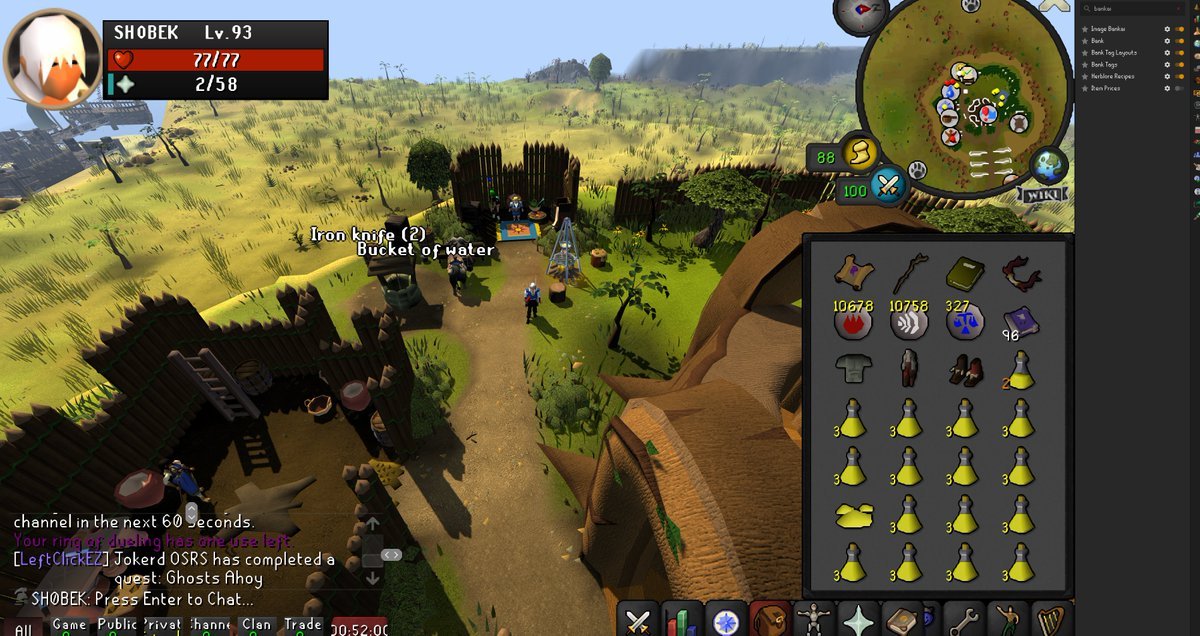
Task: Open the Combat Options tab
Action: click(638, 620)
